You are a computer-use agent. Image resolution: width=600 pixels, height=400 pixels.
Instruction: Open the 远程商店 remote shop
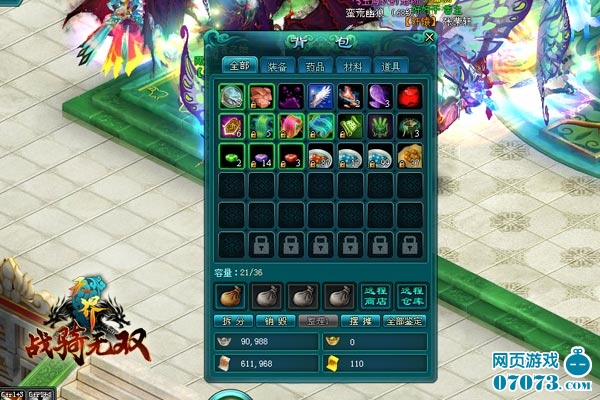click(x=375, y=294)
